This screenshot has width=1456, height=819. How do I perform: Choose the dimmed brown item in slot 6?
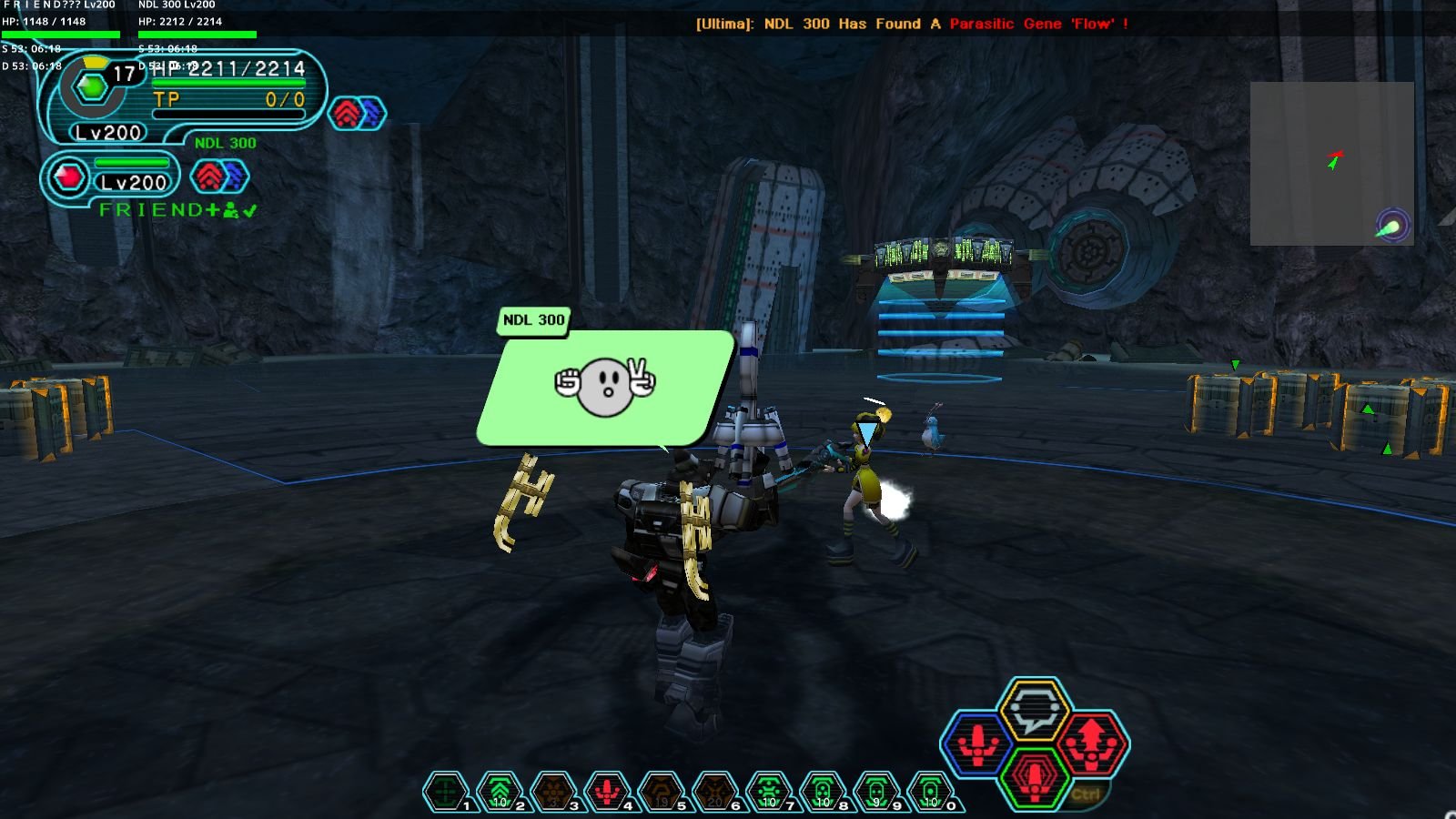tap(714, 792)
